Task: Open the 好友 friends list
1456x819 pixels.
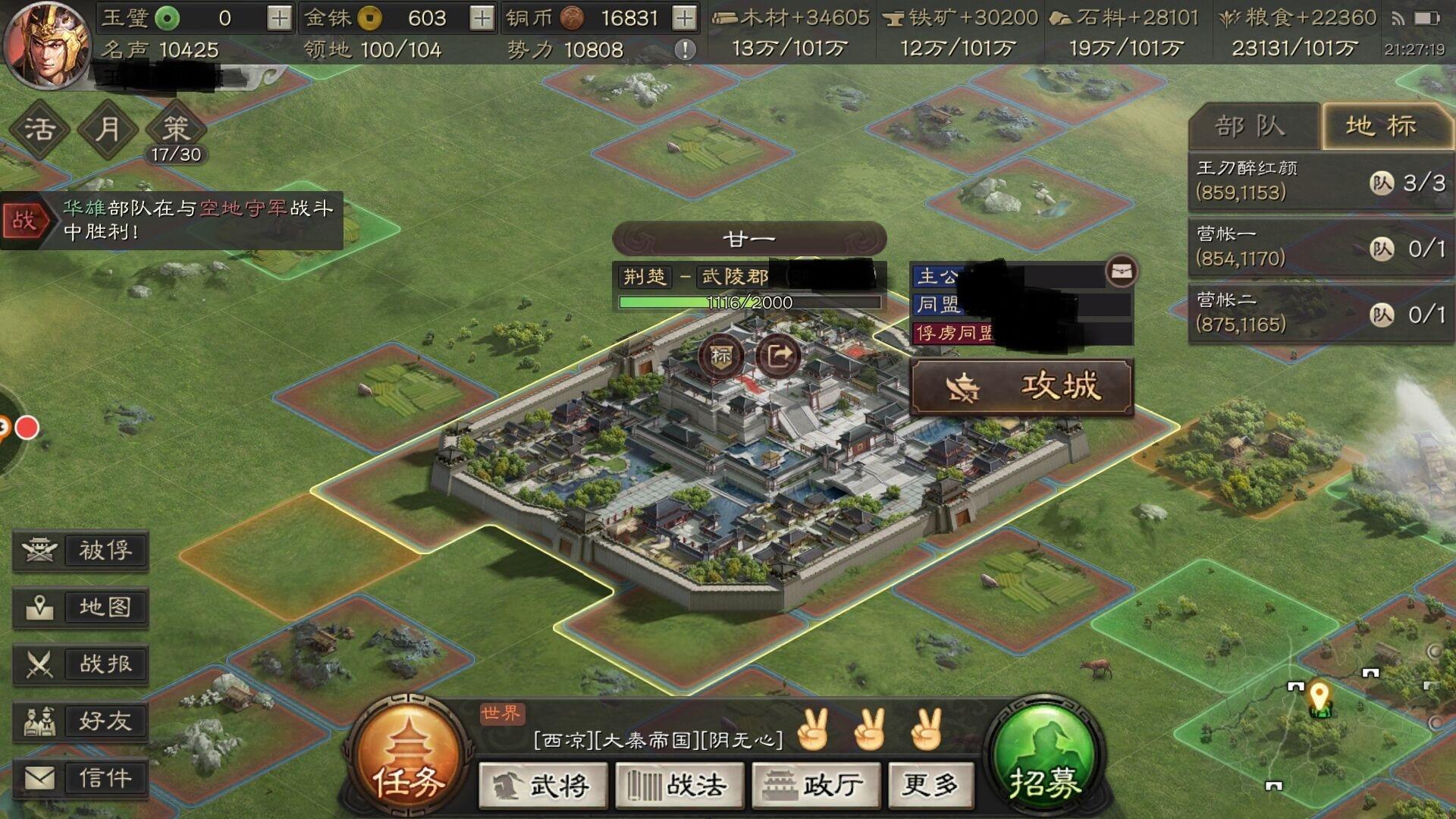Action: (80, 721)
